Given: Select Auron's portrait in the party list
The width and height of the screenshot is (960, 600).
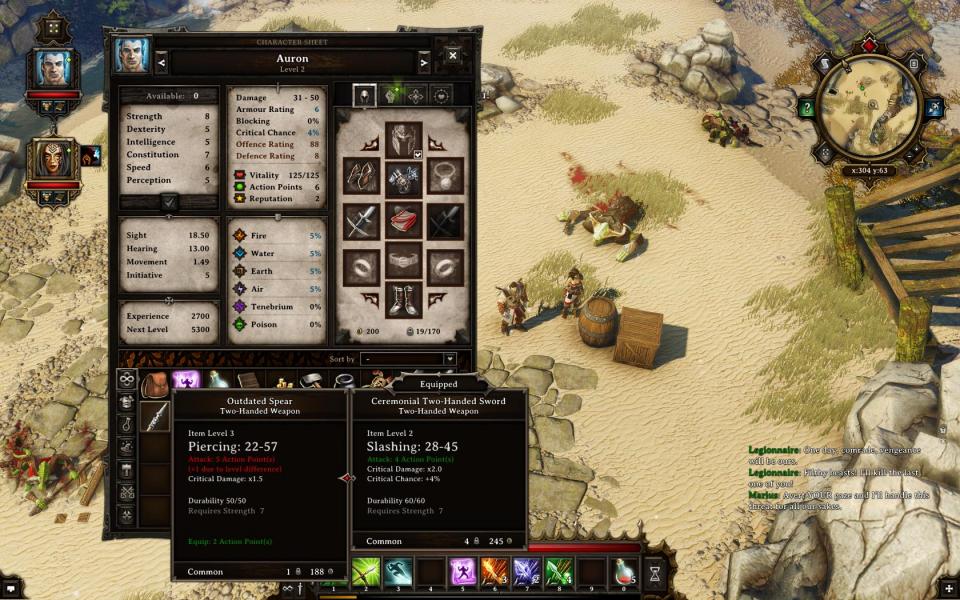Looking at the screenshot, I should 53,68.
